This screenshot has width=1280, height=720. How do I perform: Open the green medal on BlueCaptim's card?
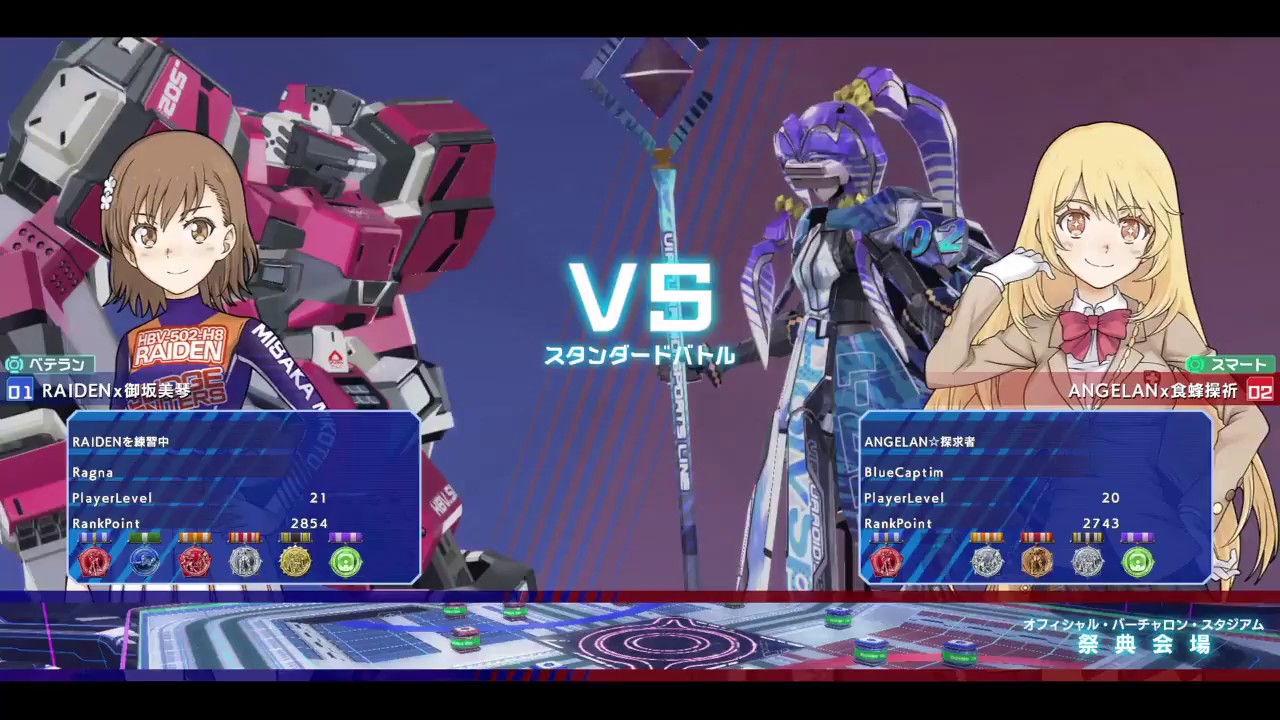(x=1137, y=562)
